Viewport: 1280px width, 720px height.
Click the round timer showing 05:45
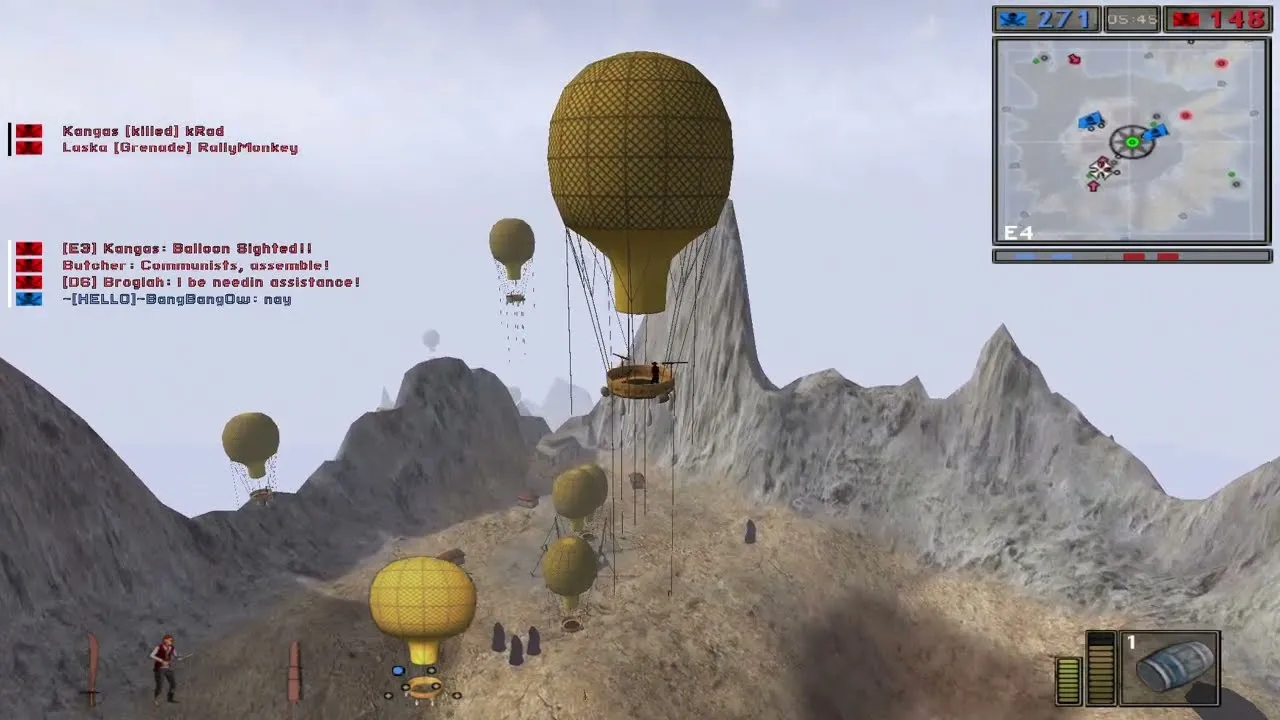point(1131,16)
